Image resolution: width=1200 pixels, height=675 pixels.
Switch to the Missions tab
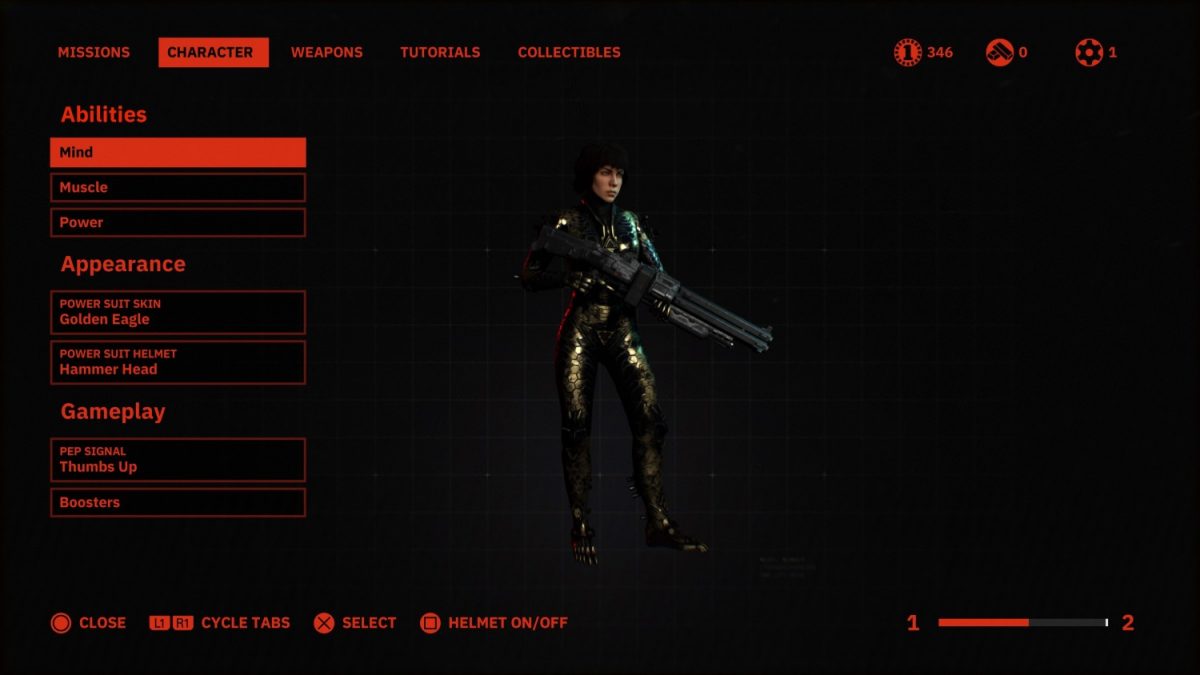(94, 52)
